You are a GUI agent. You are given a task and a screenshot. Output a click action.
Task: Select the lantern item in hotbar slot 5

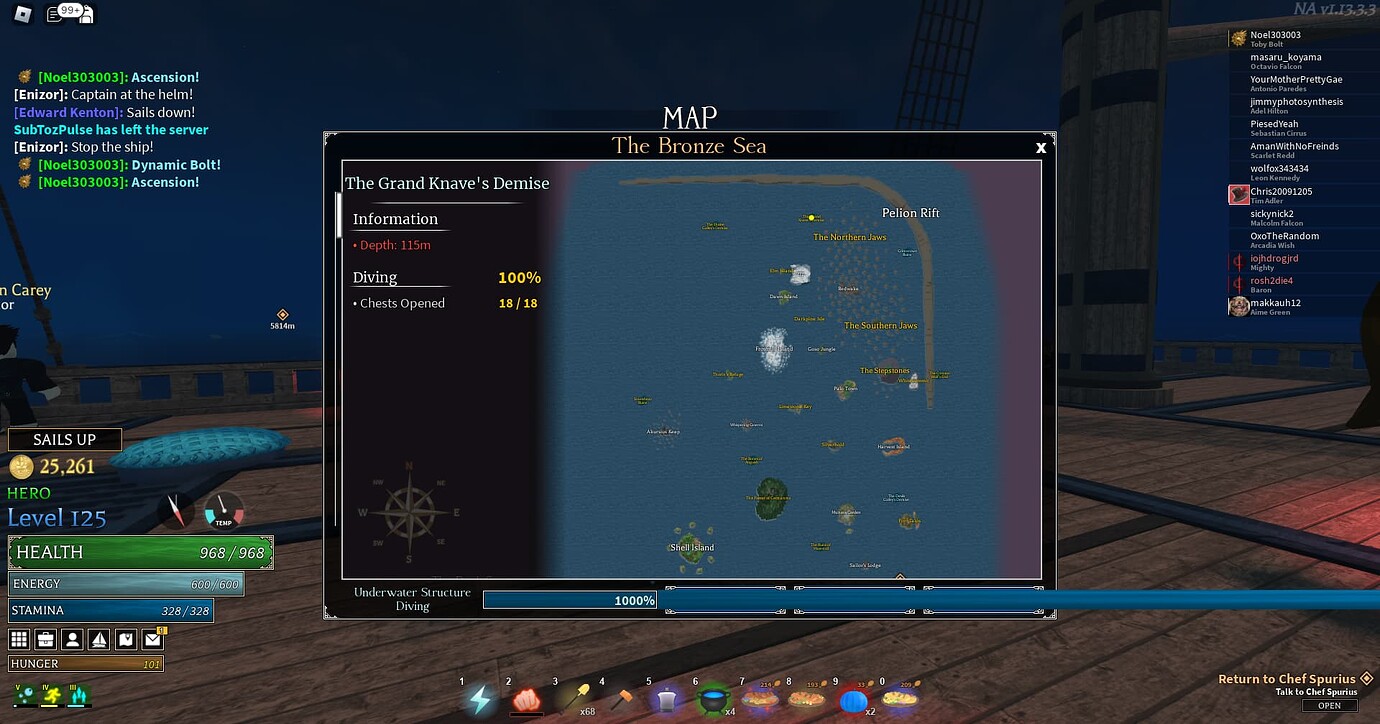coord(666,698)
